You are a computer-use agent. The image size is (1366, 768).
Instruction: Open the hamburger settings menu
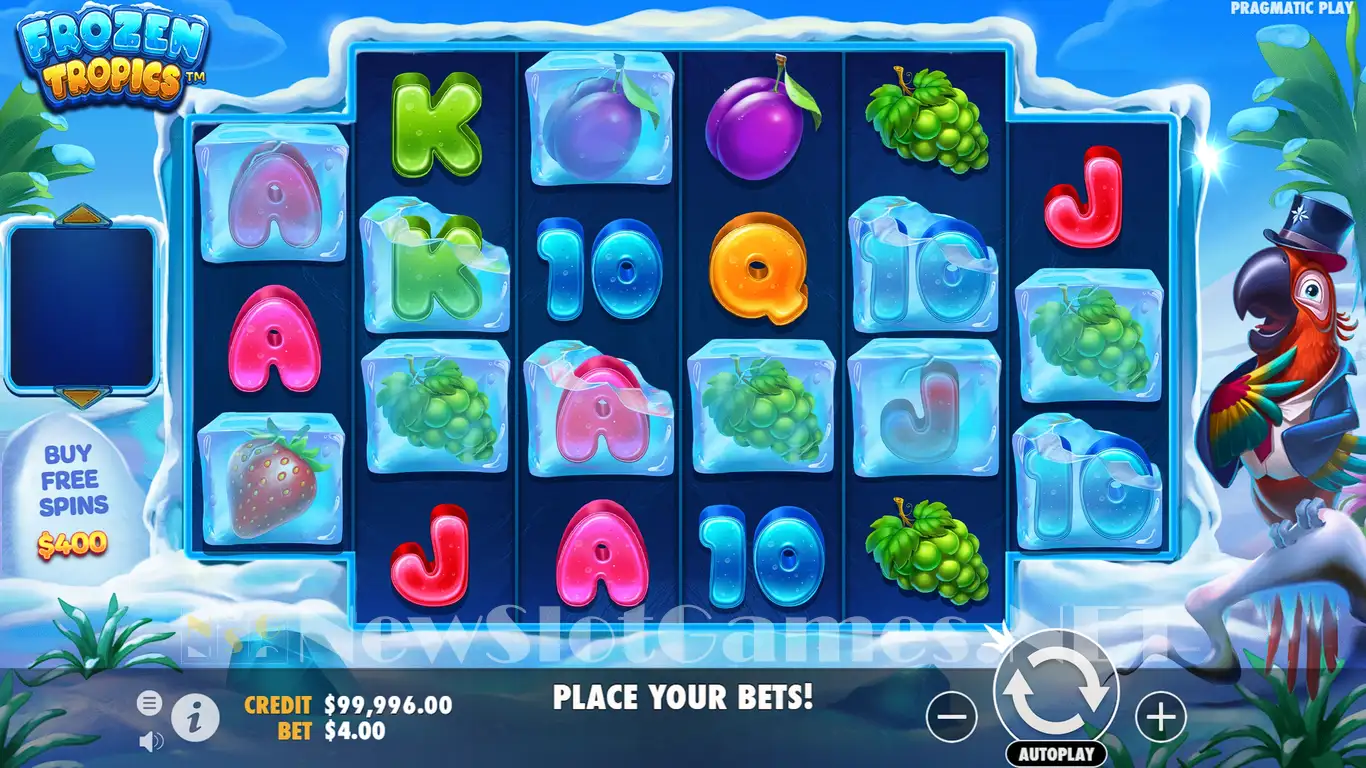click(x=149, y=704)
